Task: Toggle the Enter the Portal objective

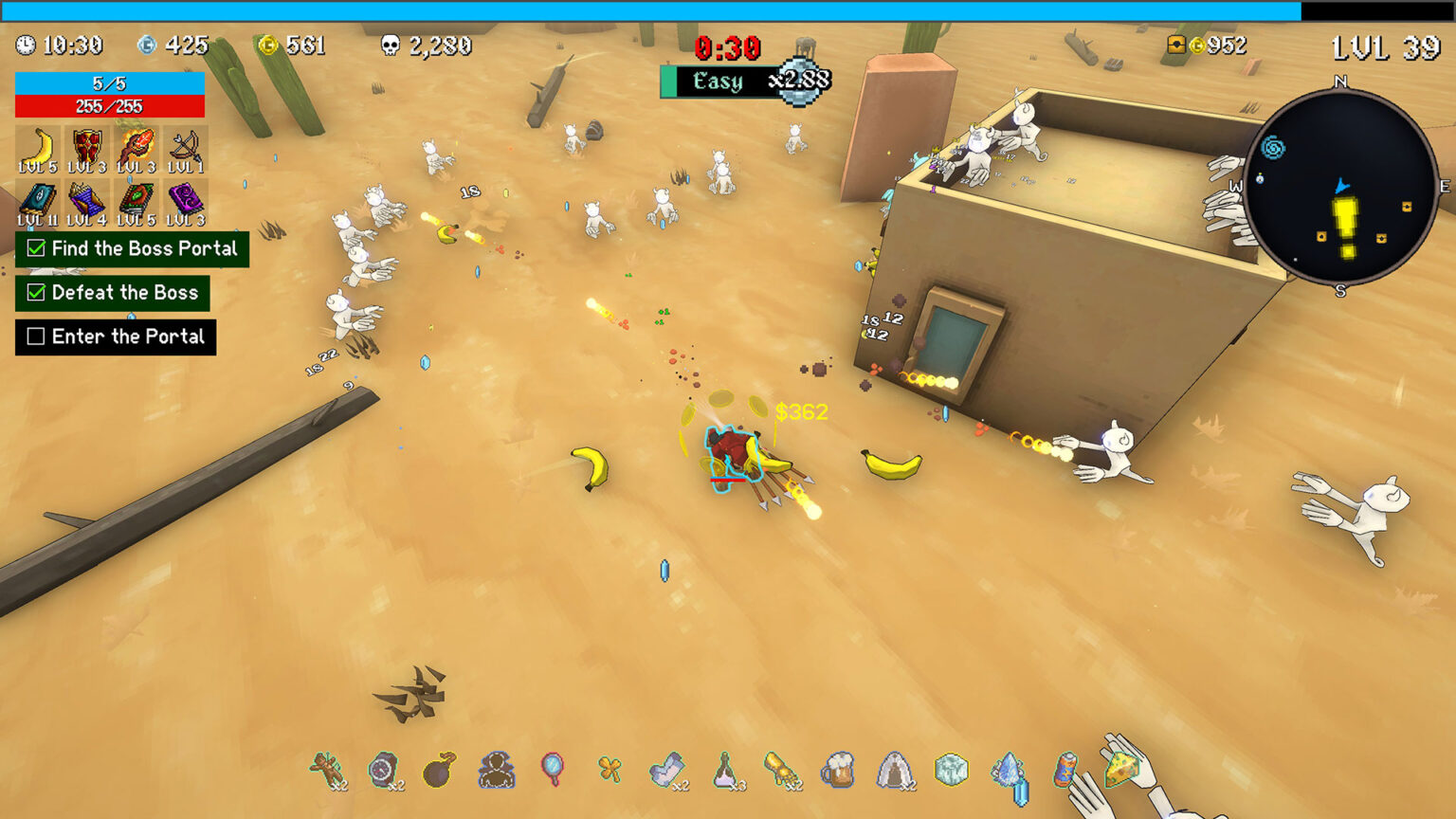Action: coord(36,337)
